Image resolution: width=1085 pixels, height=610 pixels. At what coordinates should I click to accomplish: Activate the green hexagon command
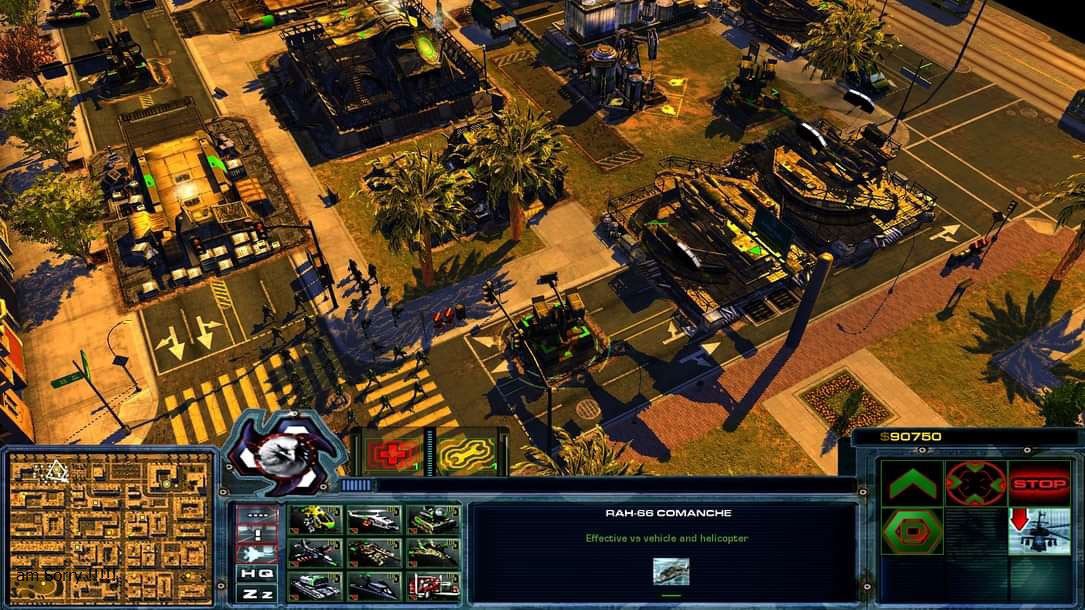[x=912, y=531]
